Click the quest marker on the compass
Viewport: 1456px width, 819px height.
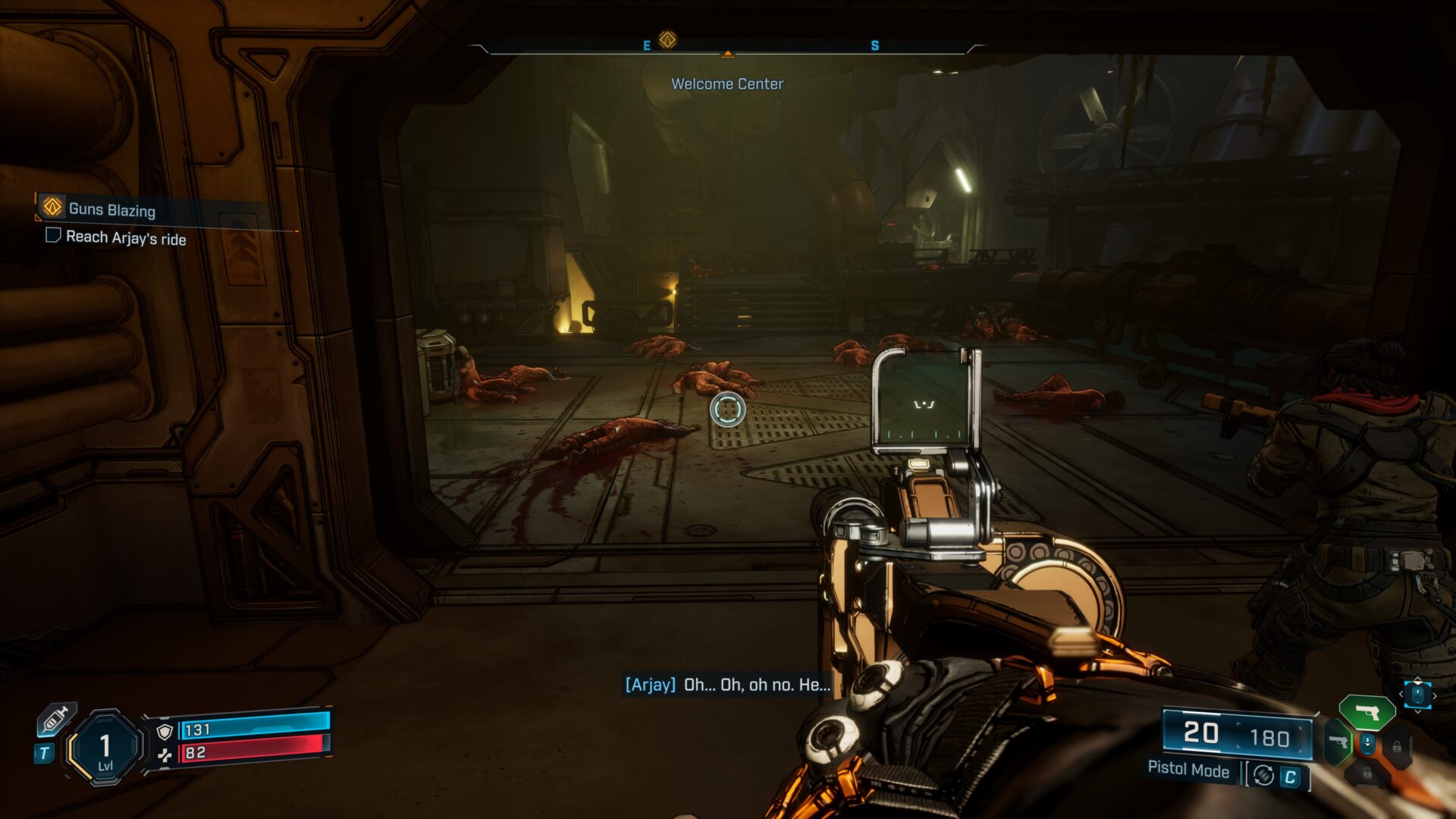pyautogui.click(x=667, y=39)
